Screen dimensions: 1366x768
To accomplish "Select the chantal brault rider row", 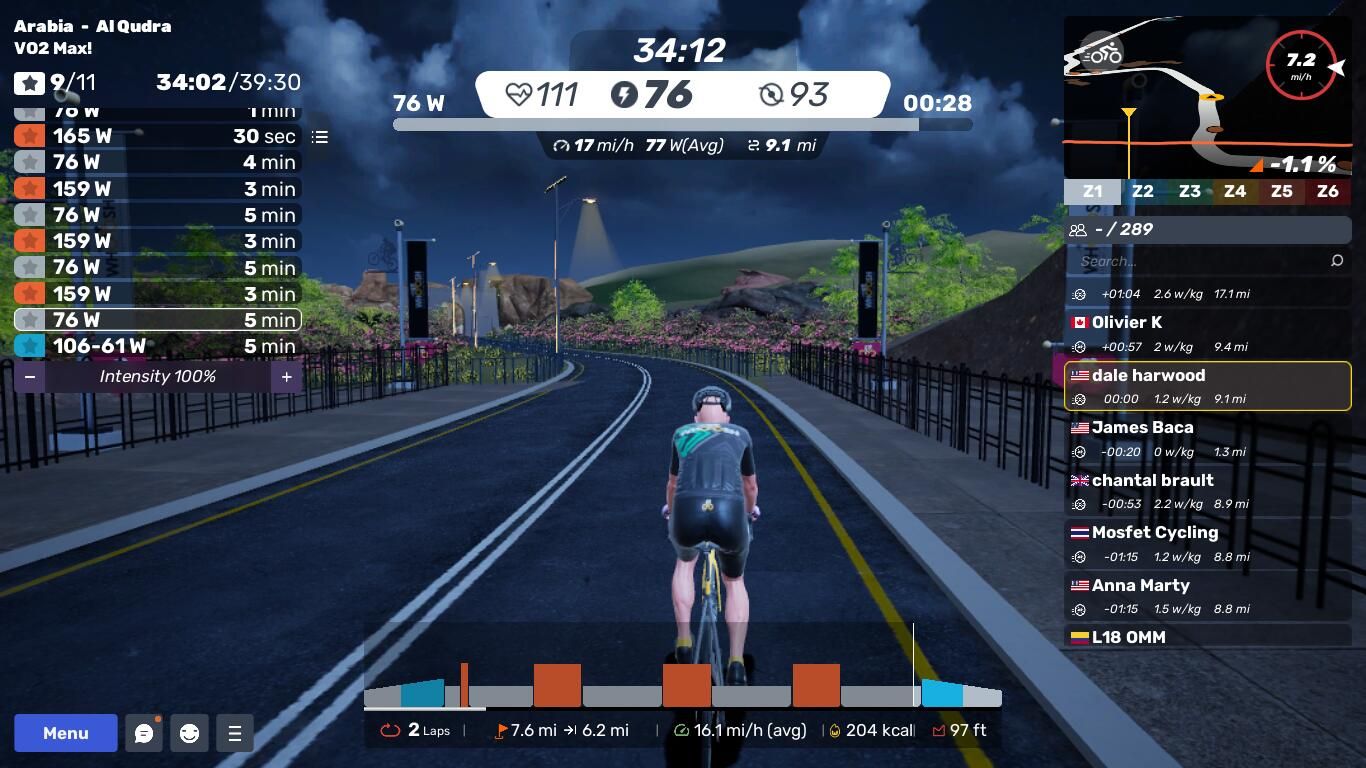I will tap(1207, 491).
